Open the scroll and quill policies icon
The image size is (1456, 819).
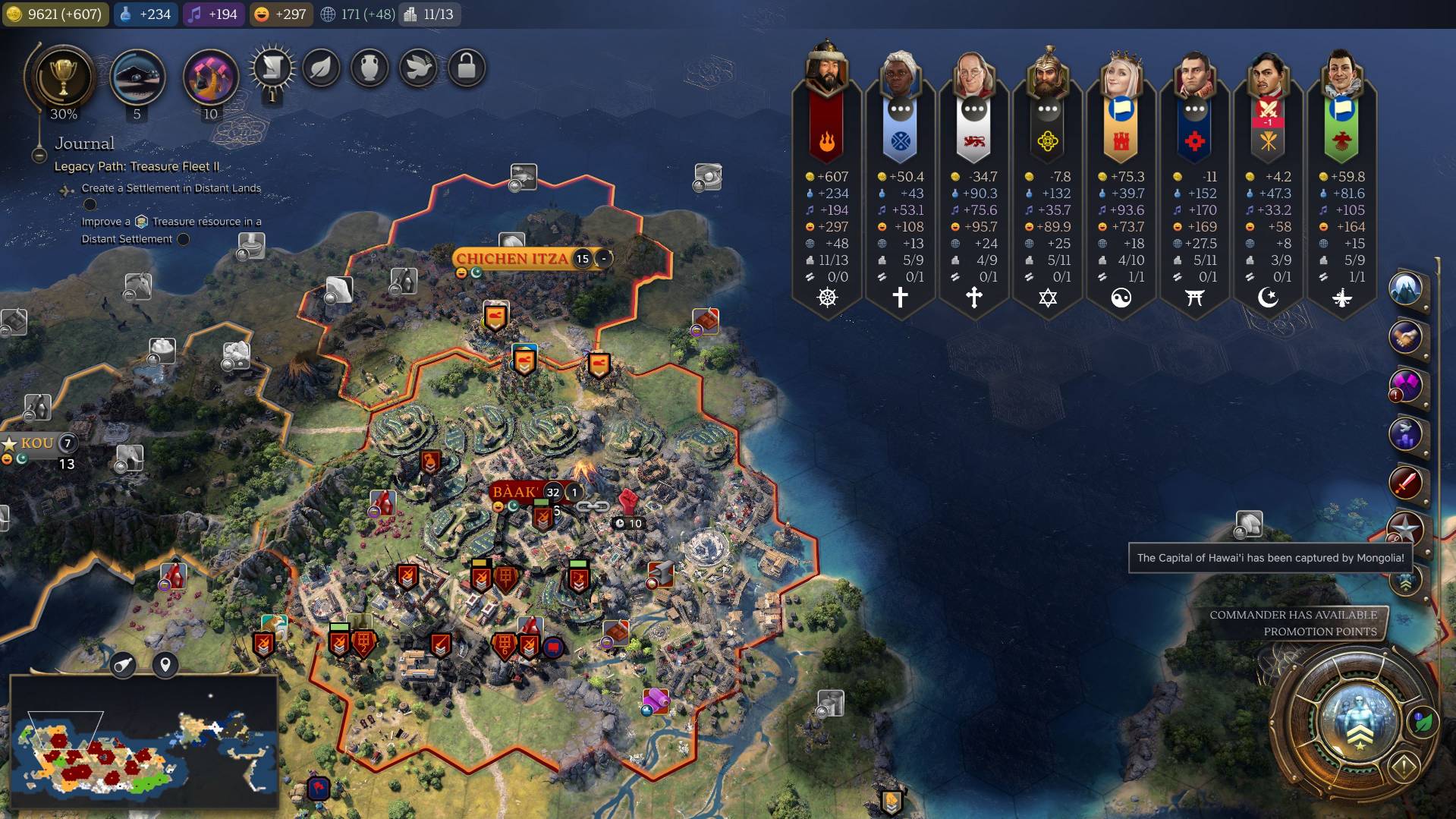point(272,68)
